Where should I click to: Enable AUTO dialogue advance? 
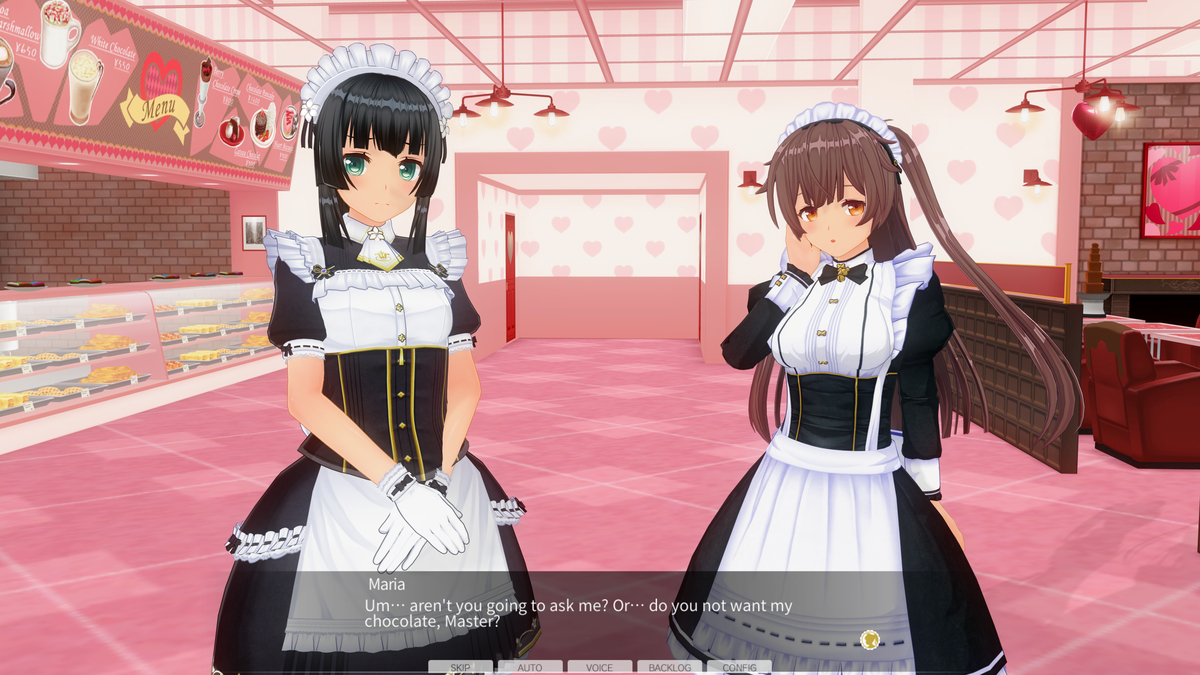coord(530,667)
